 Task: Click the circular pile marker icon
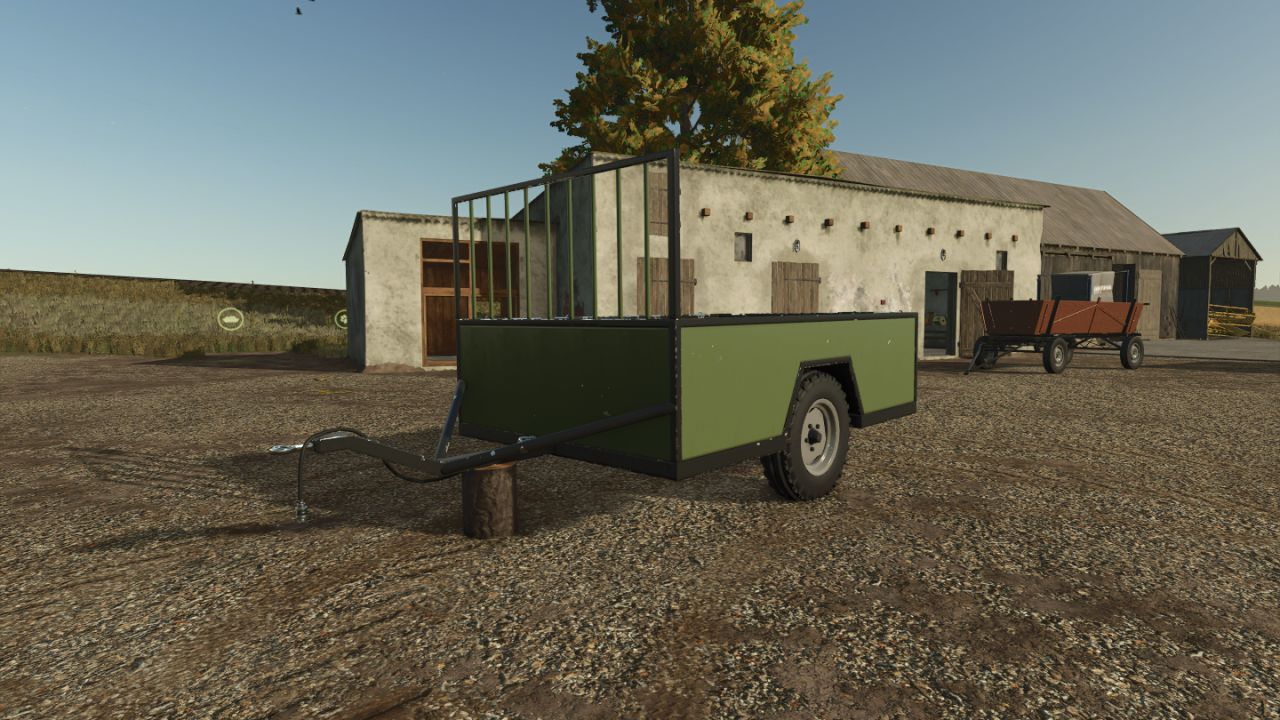pyautogui.click(x=230, y=319)
